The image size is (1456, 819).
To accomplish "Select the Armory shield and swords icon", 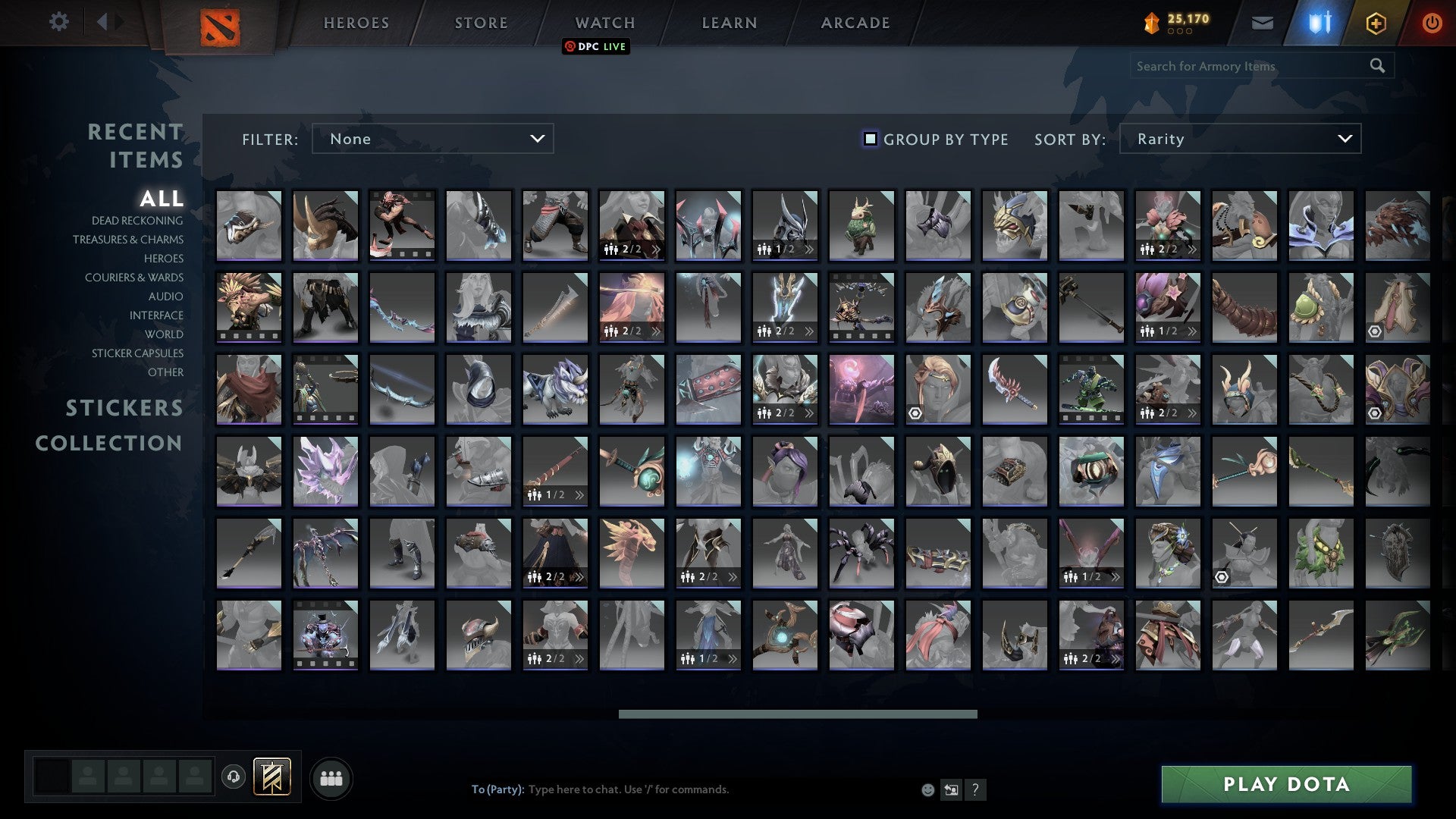I will click(1319, 23).
